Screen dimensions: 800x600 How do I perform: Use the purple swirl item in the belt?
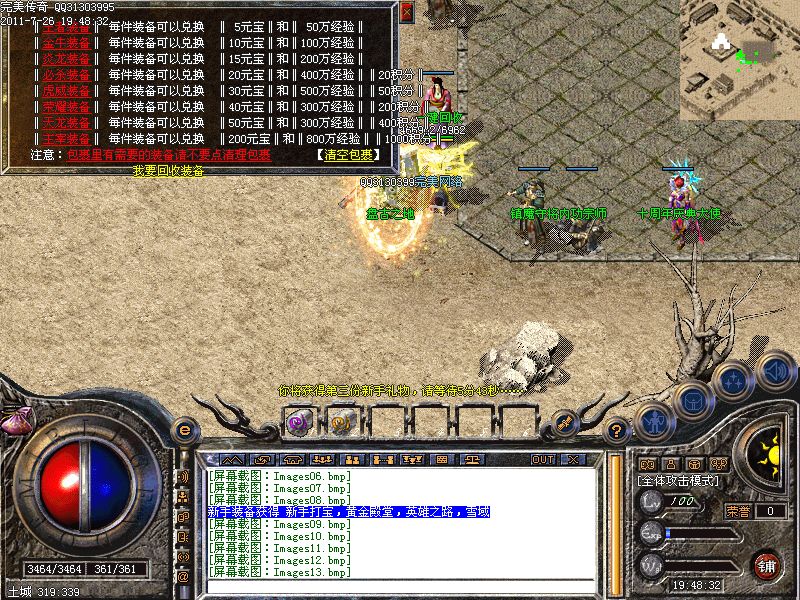click(x=298, y=422)
